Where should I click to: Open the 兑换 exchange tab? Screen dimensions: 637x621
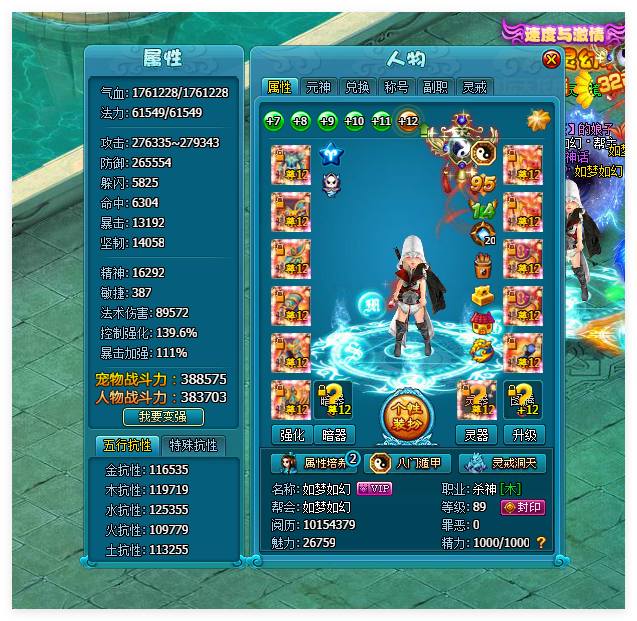click(x=356, y=87)
